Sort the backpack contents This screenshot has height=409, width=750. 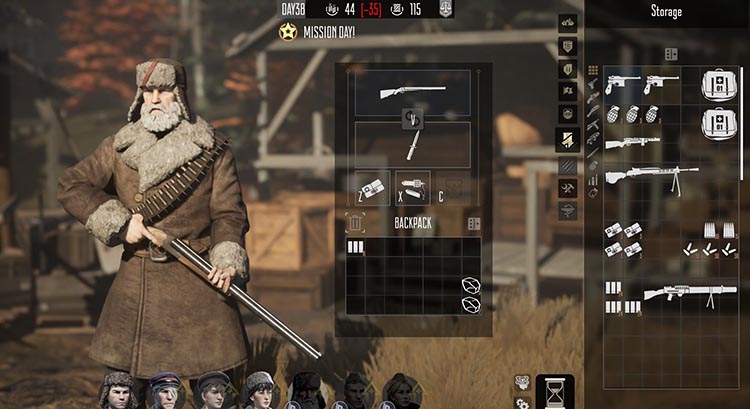(474, 224)
